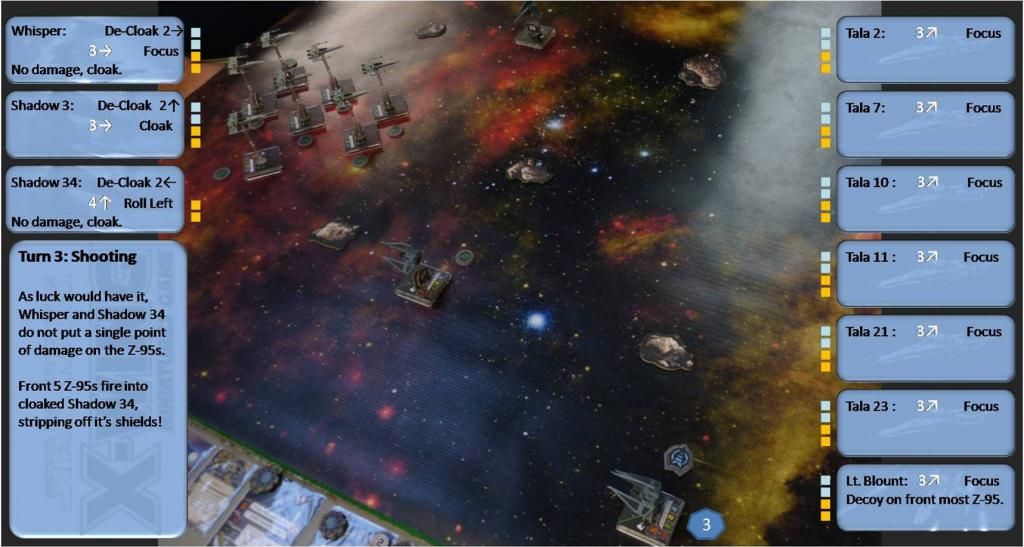
Task: Select the Lt. Blount ship panel
Action: [x=925, y=497]
